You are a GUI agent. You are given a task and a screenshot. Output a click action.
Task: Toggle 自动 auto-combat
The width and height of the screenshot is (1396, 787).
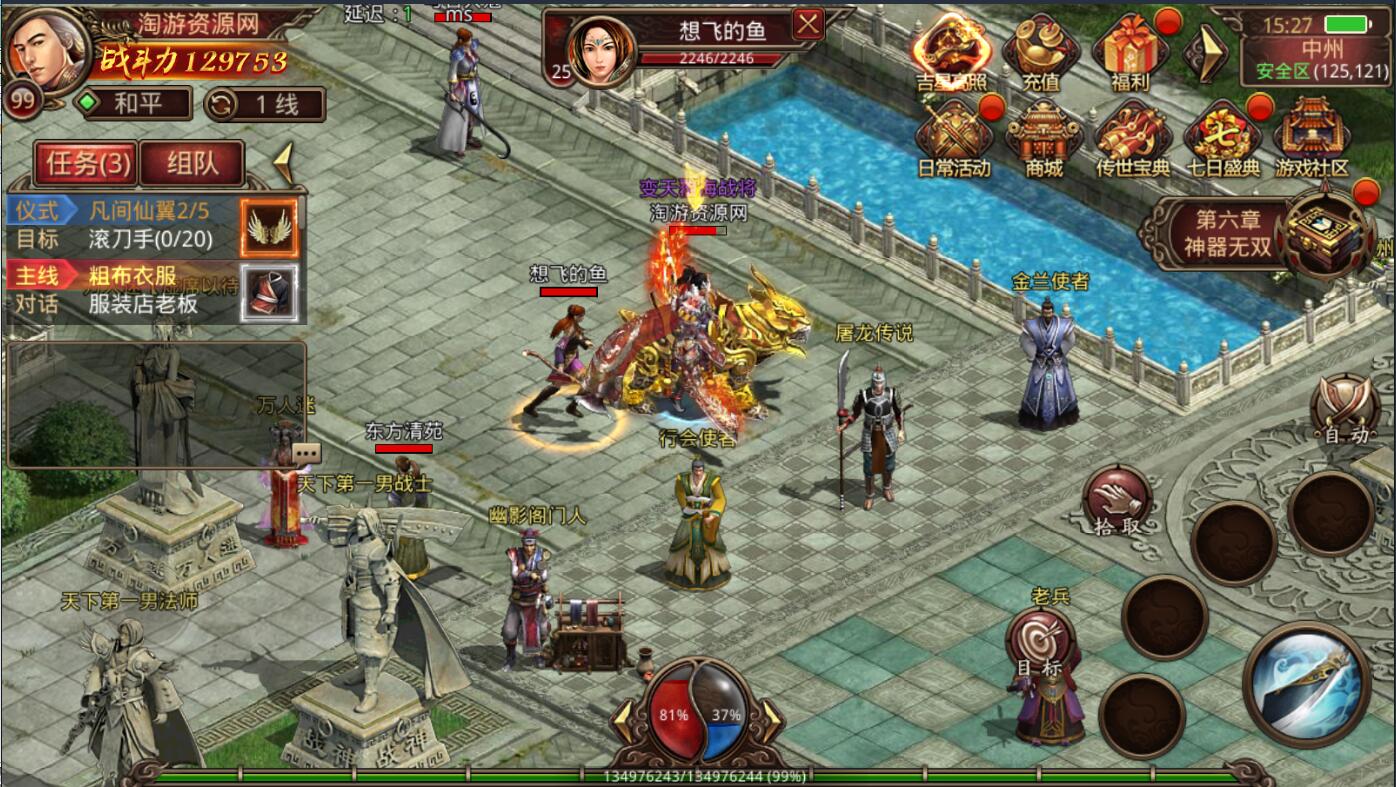pos(1345,409)
